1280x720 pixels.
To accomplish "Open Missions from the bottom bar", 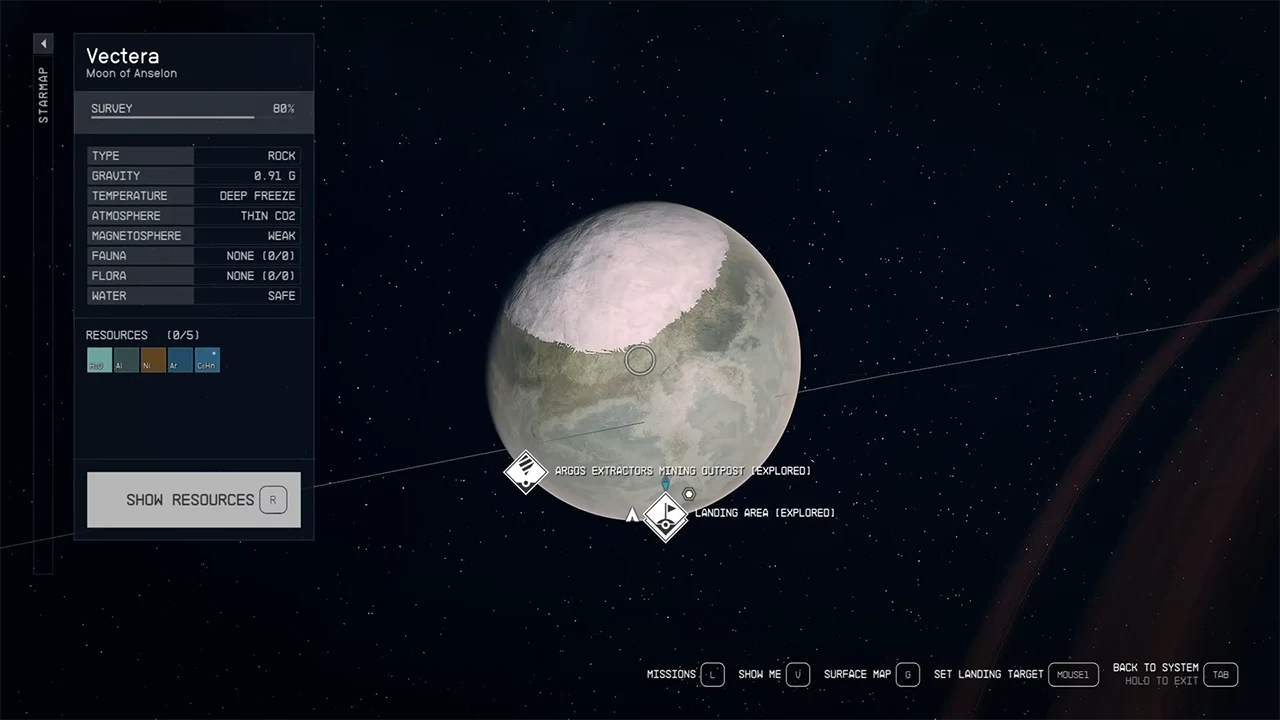I will [712, 675].
